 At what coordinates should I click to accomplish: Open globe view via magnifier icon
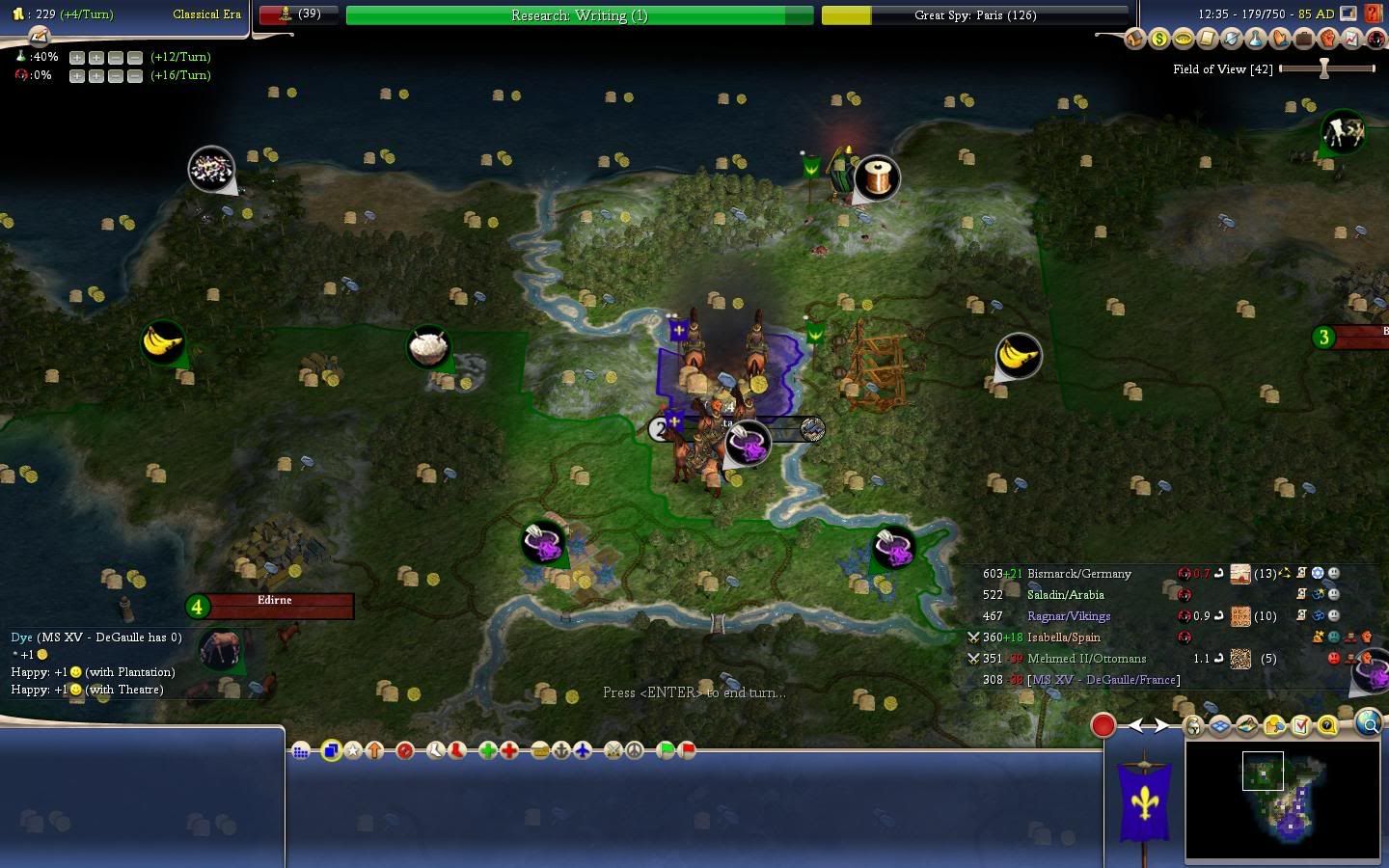pos(1369,725)
